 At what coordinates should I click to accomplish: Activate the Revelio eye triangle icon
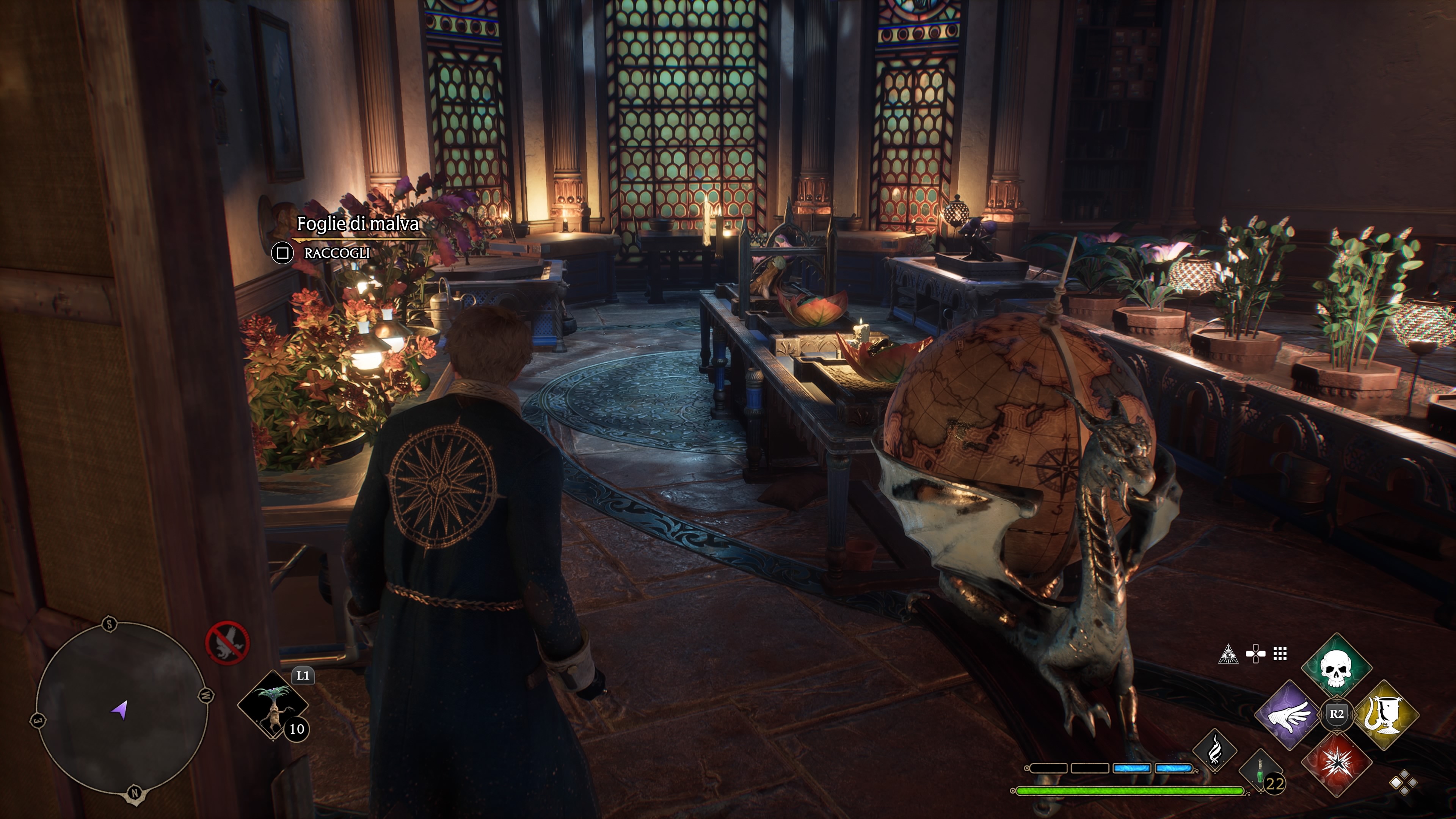click(1228, 654)
